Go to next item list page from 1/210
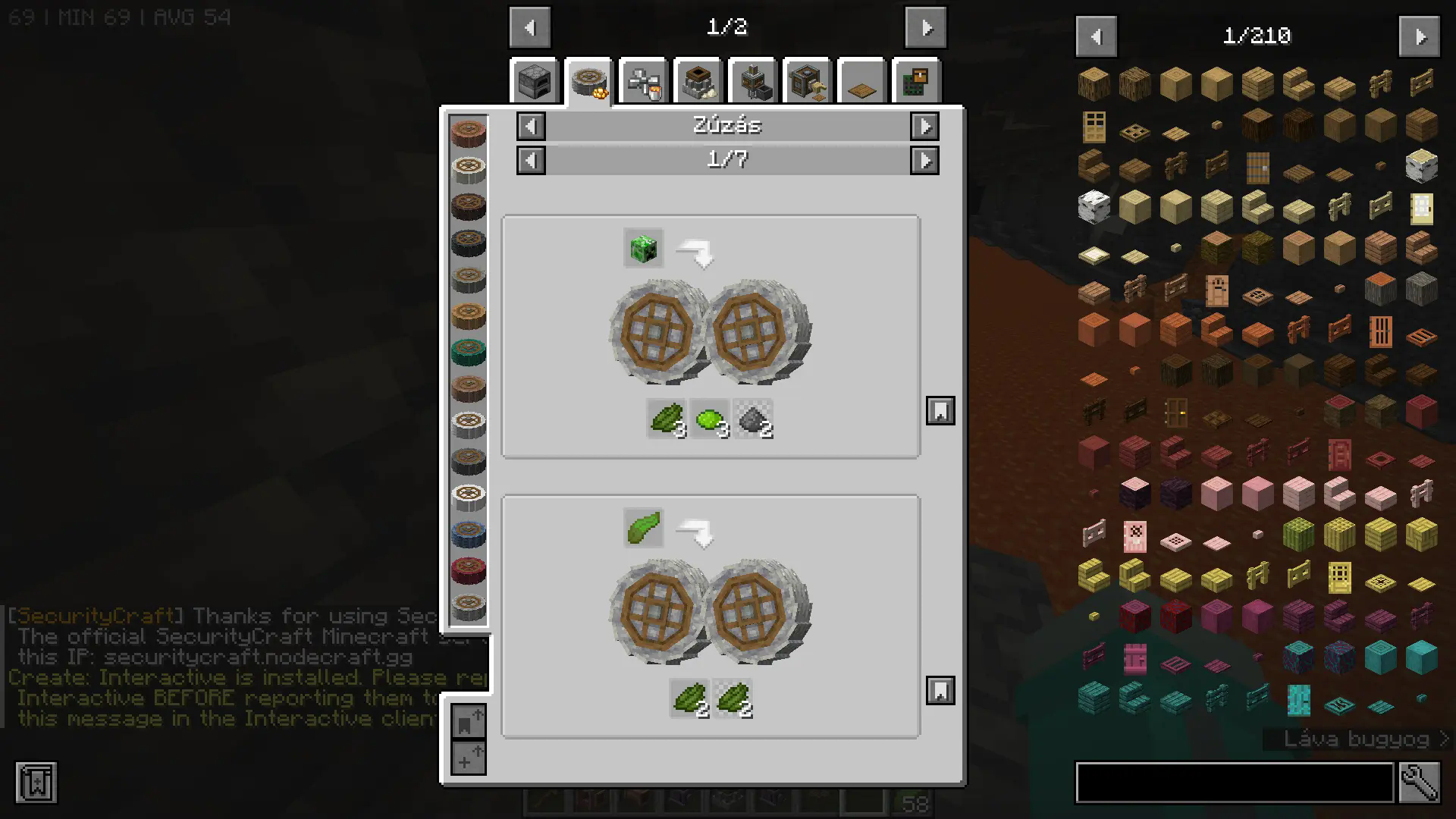Viewport: 1456px width, 819px height. (1419, 36)
